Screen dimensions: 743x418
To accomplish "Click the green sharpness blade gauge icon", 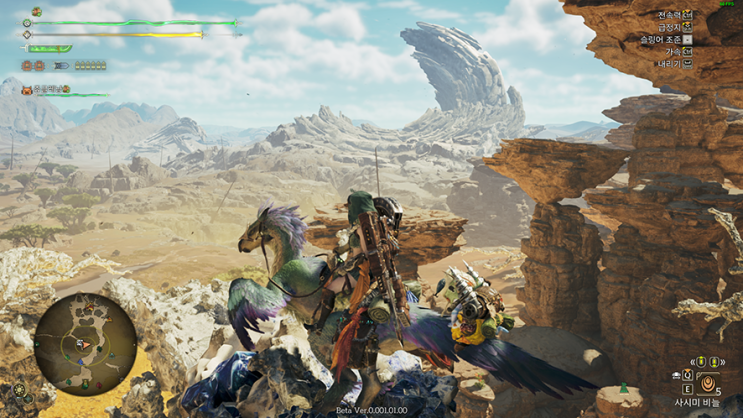I will tap(49, 48).
